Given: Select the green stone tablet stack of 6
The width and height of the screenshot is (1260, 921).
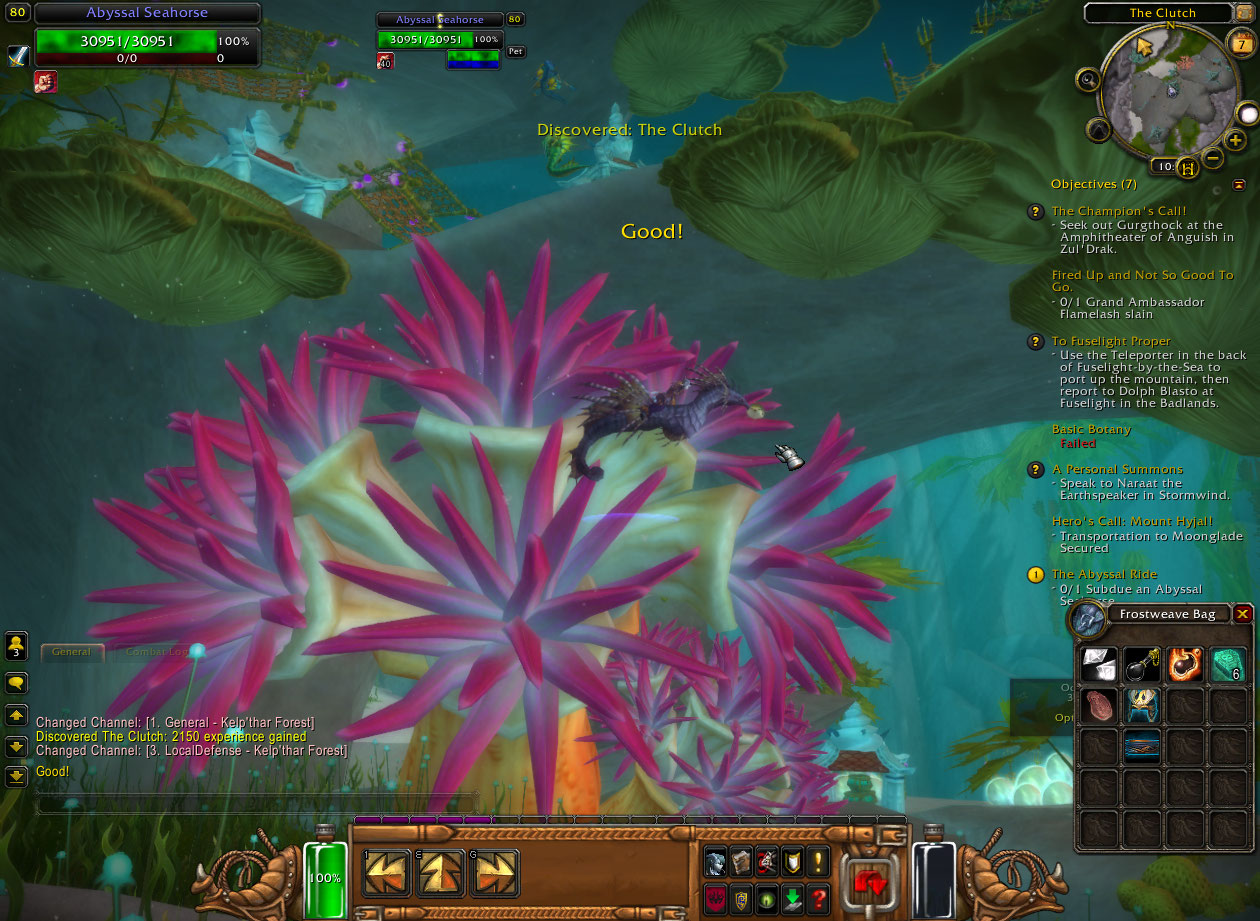Looking at the screenshot, I should tap(1229, 664).
